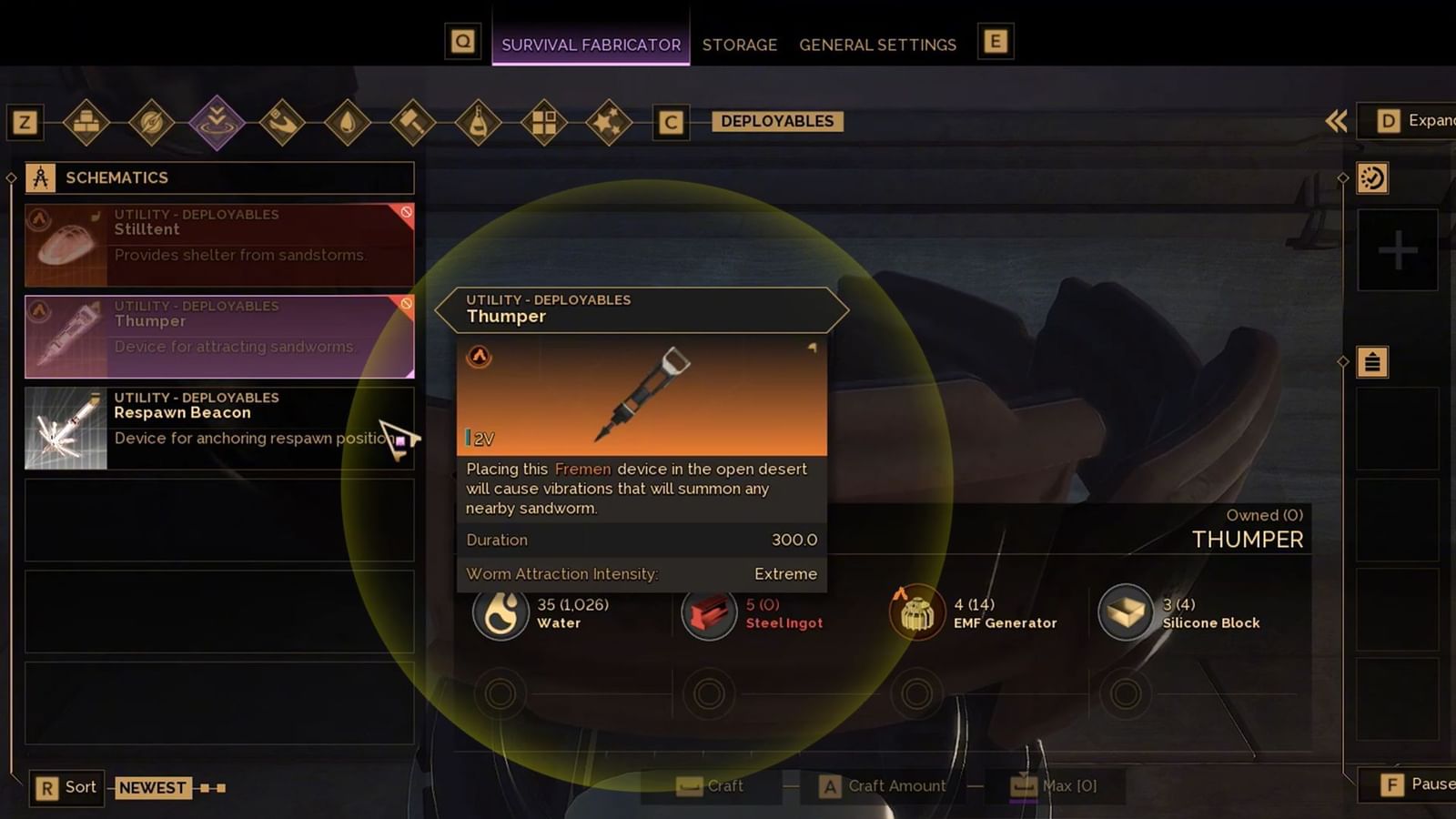1456x819 pixels.
Task: Change sort order with the Newest button
Action: pyautogui.click(x=152, y=787)
